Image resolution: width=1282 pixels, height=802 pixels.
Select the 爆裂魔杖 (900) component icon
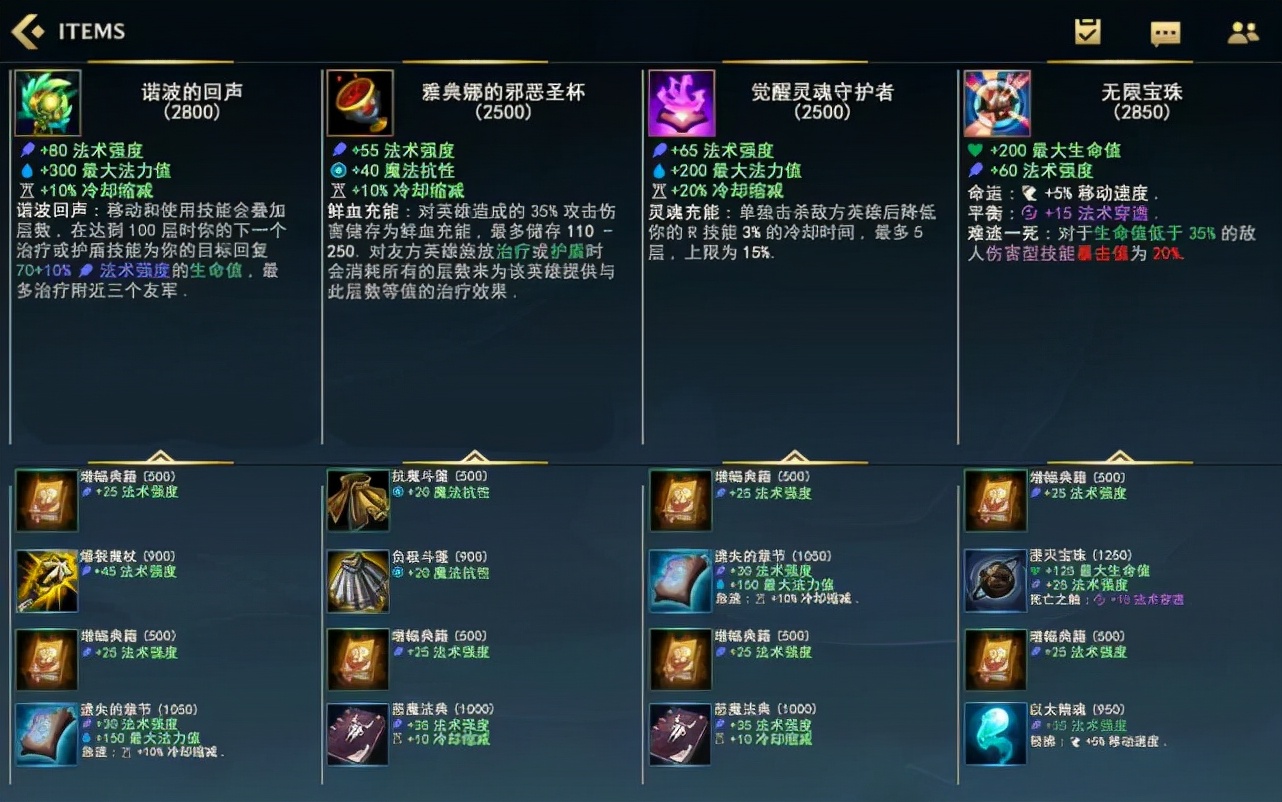pyautogui.click(x=47, y=581)
